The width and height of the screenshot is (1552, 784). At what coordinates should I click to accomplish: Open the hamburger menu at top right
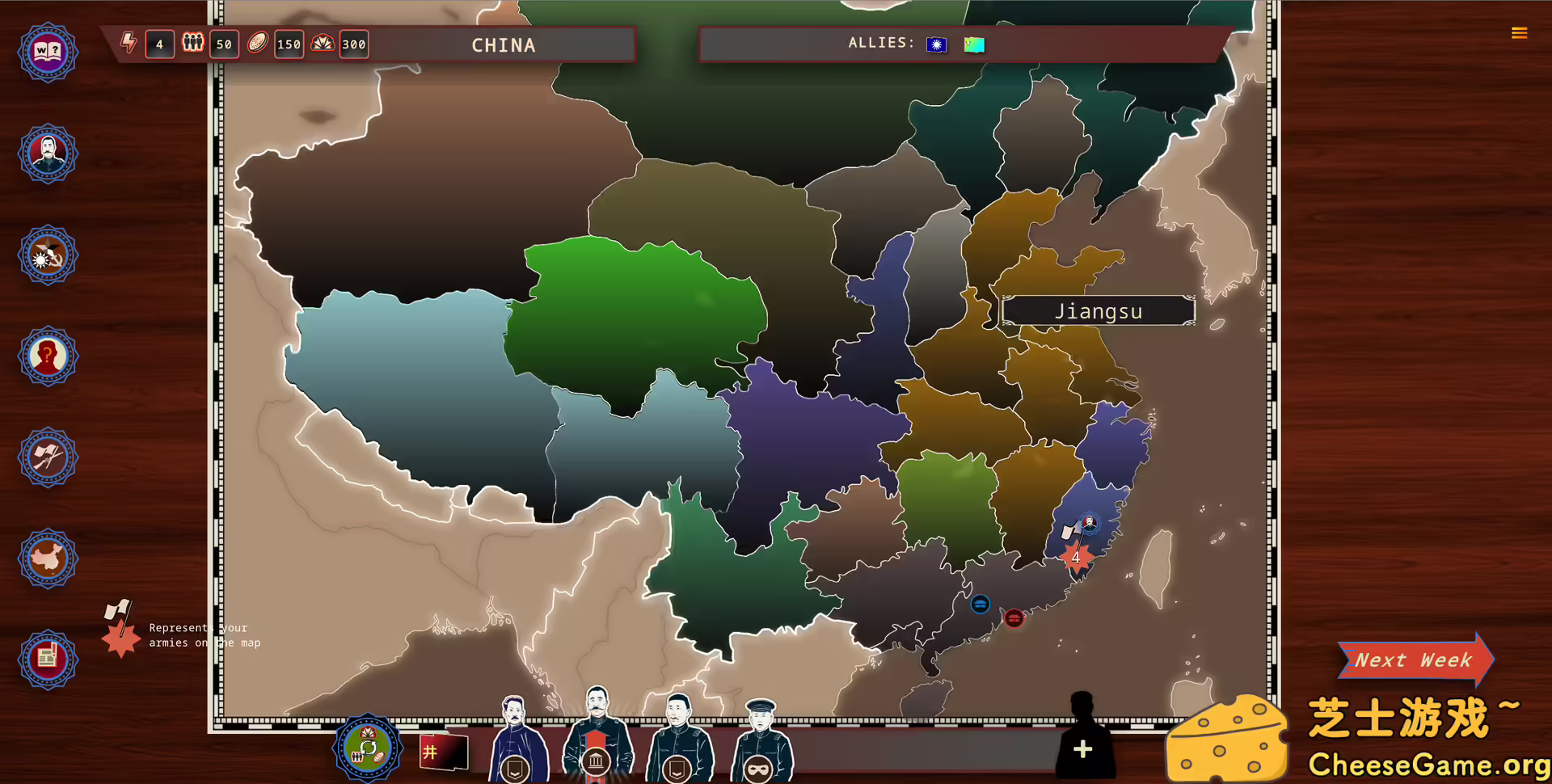click(x=1519, y=32)
